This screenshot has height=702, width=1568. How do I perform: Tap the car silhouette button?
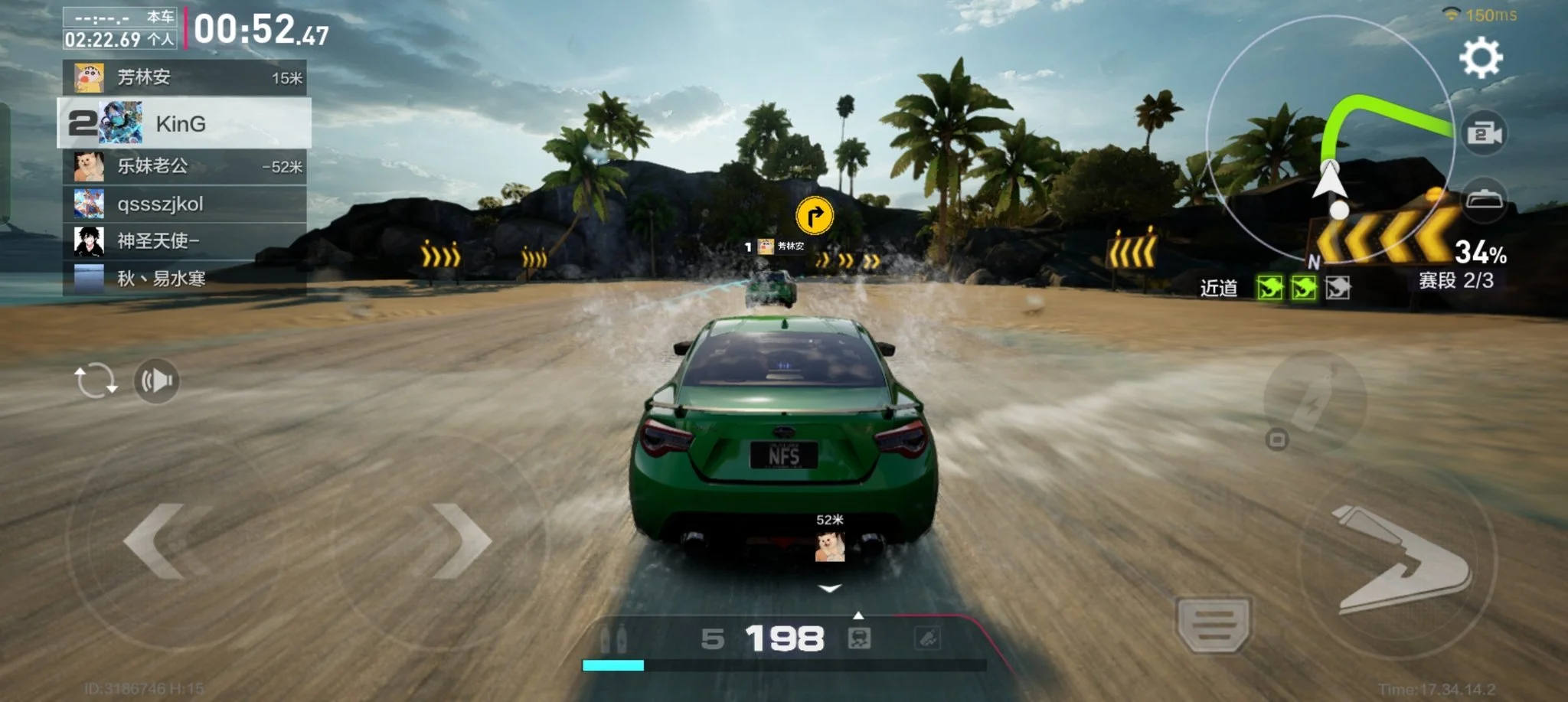(1485, 199)
